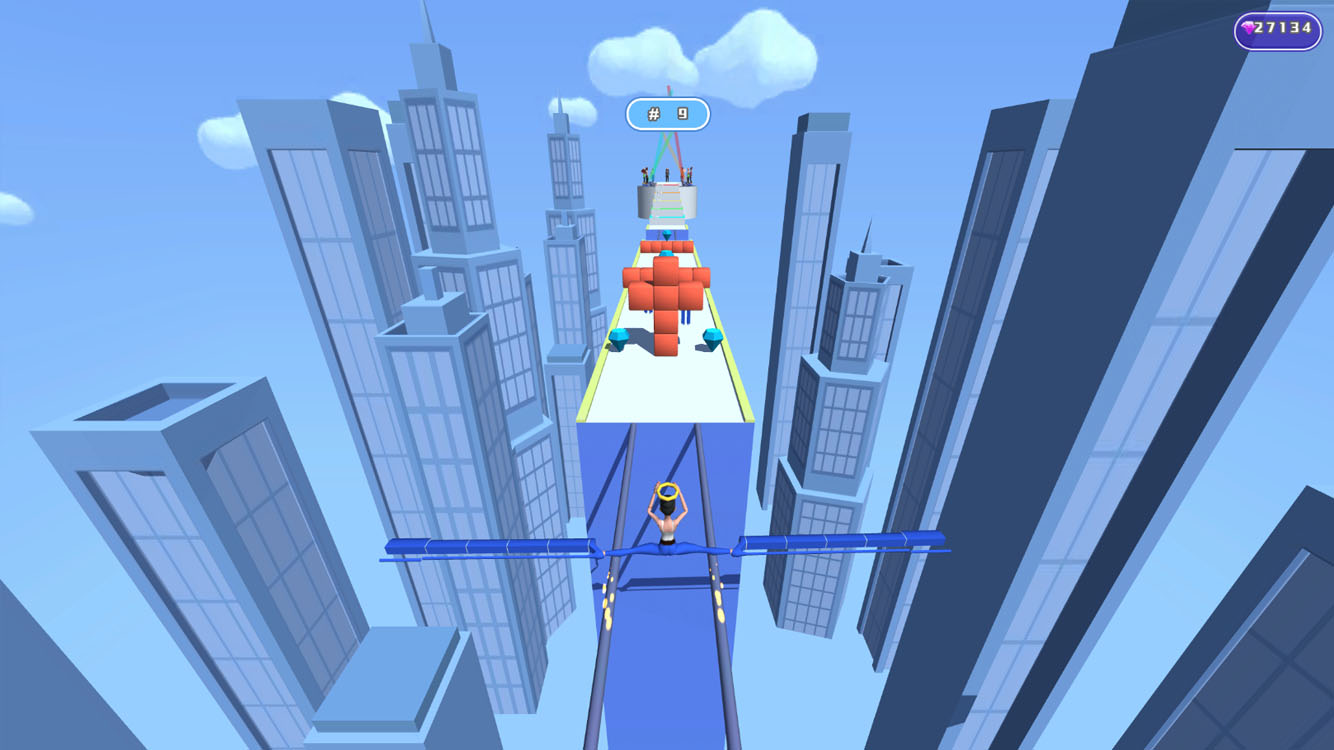Click the player character balancing on the pole
The width and height of the screenshot is (1334, 750).
coord(670,510)
